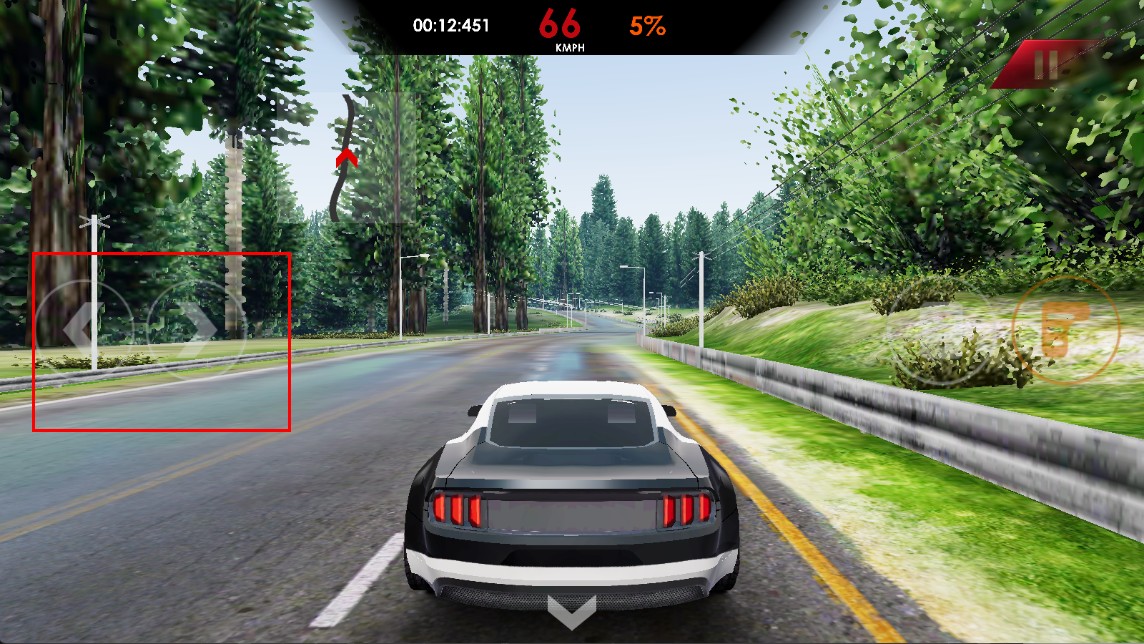This screenshot has height=644, width=1144.
Task: Tap the faint white circle beside the orange pedal
Action: tap(940, 330)
